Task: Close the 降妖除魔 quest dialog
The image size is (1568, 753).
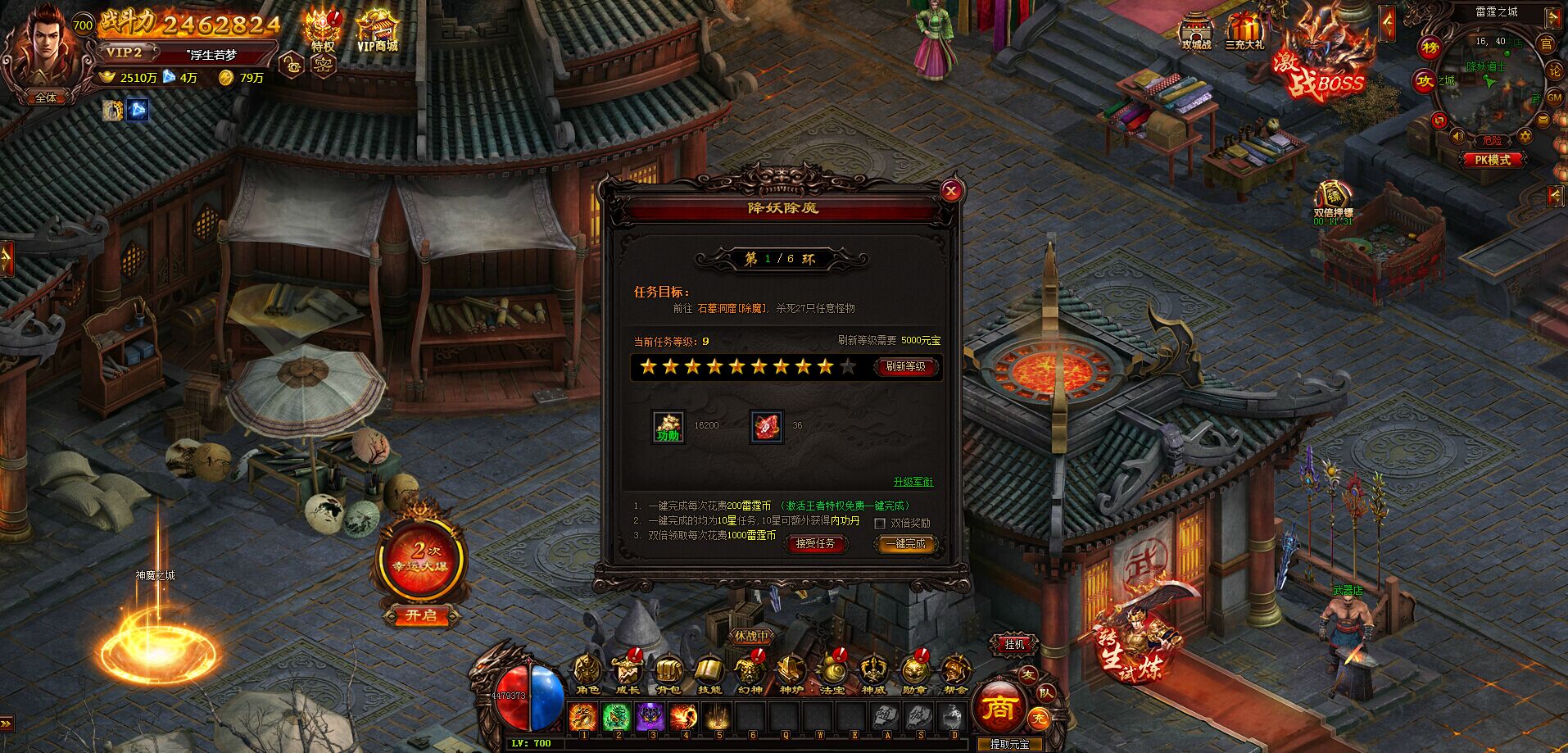Action: click(951, 192)
